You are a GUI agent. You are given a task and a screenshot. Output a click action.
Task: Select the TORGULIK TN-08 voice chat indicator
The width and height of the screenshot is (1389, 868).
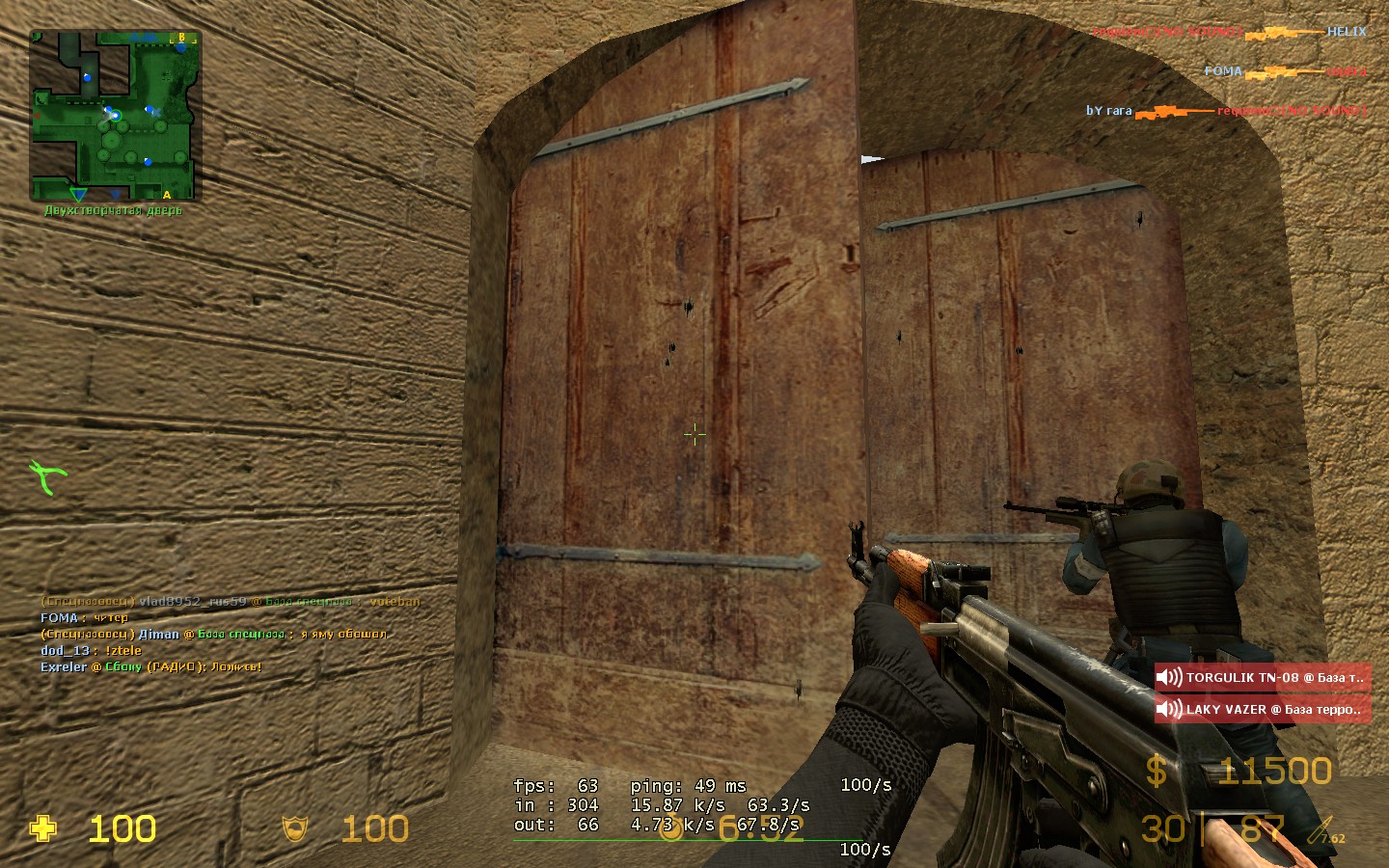point(1263,678)
